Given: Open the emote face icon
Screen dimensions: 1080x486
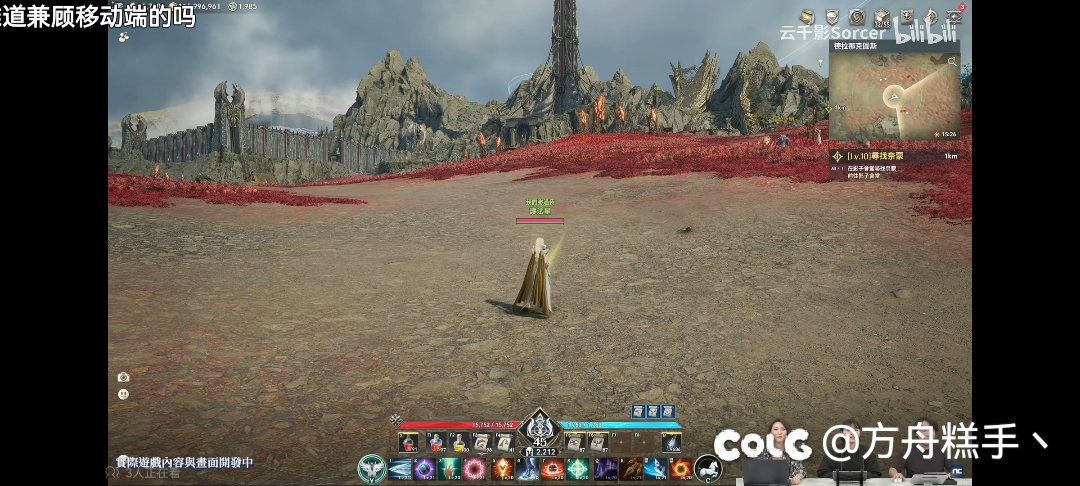Looking at the screenshot, I should (123, 394).
